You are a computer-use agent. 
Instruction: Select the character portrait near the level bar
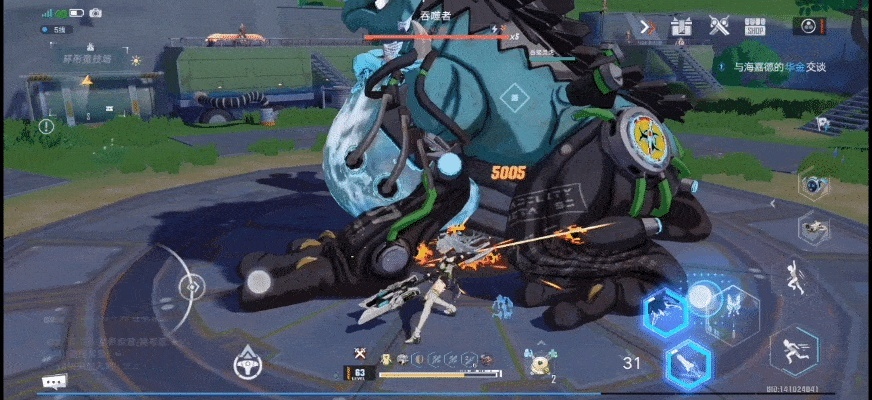[x=539, y=364]
